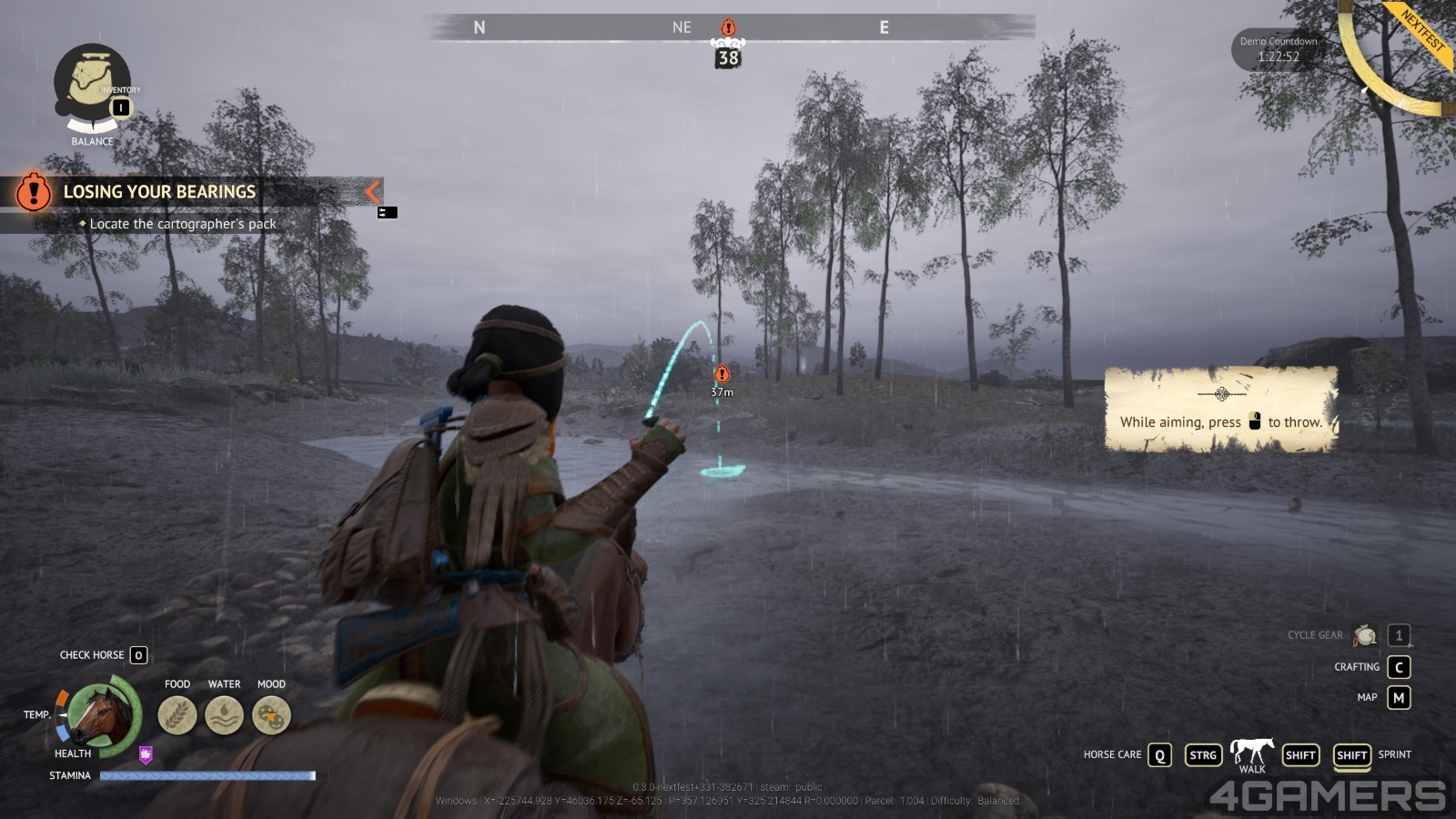Click the white horse Walk gait icon
This screenshot has width=1456, height=819.
(x=1252, y=751)
